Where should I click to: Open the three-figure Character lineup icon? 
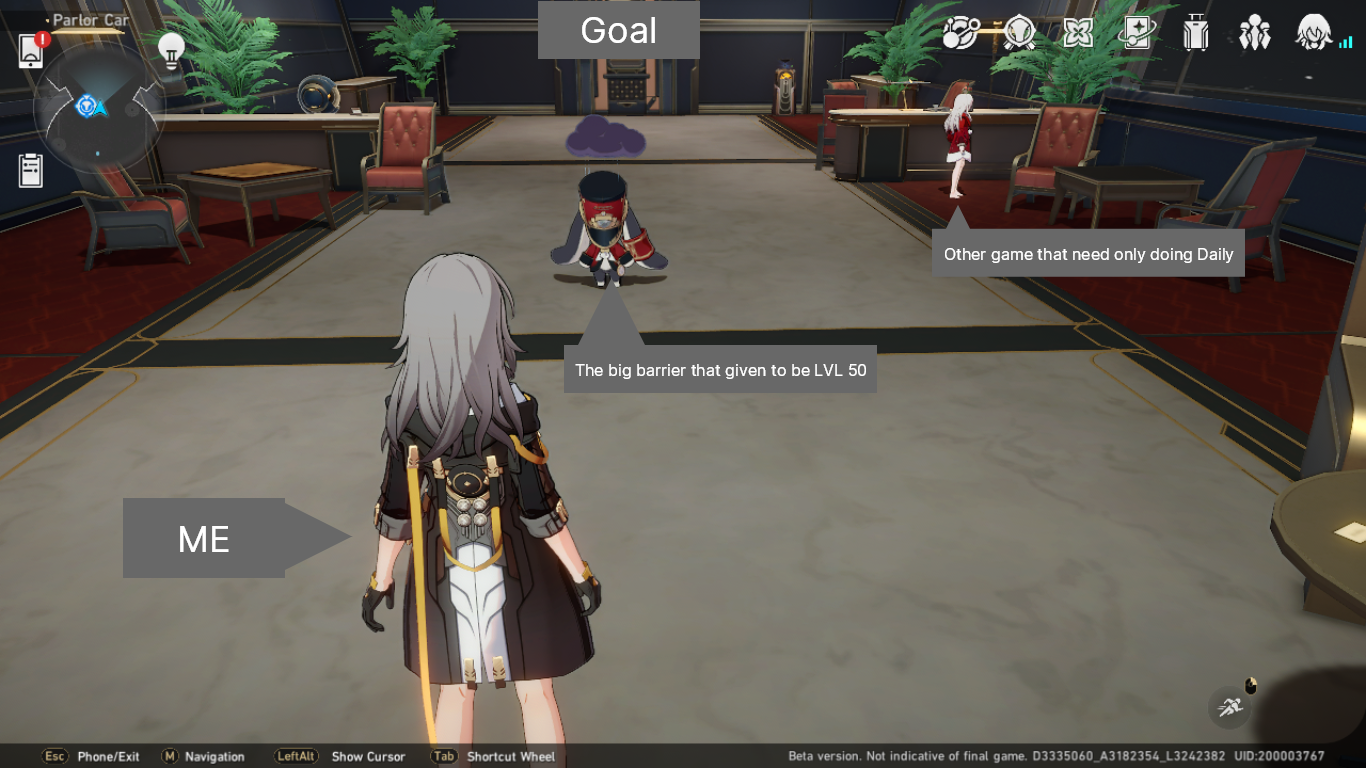click(1255, 33)
